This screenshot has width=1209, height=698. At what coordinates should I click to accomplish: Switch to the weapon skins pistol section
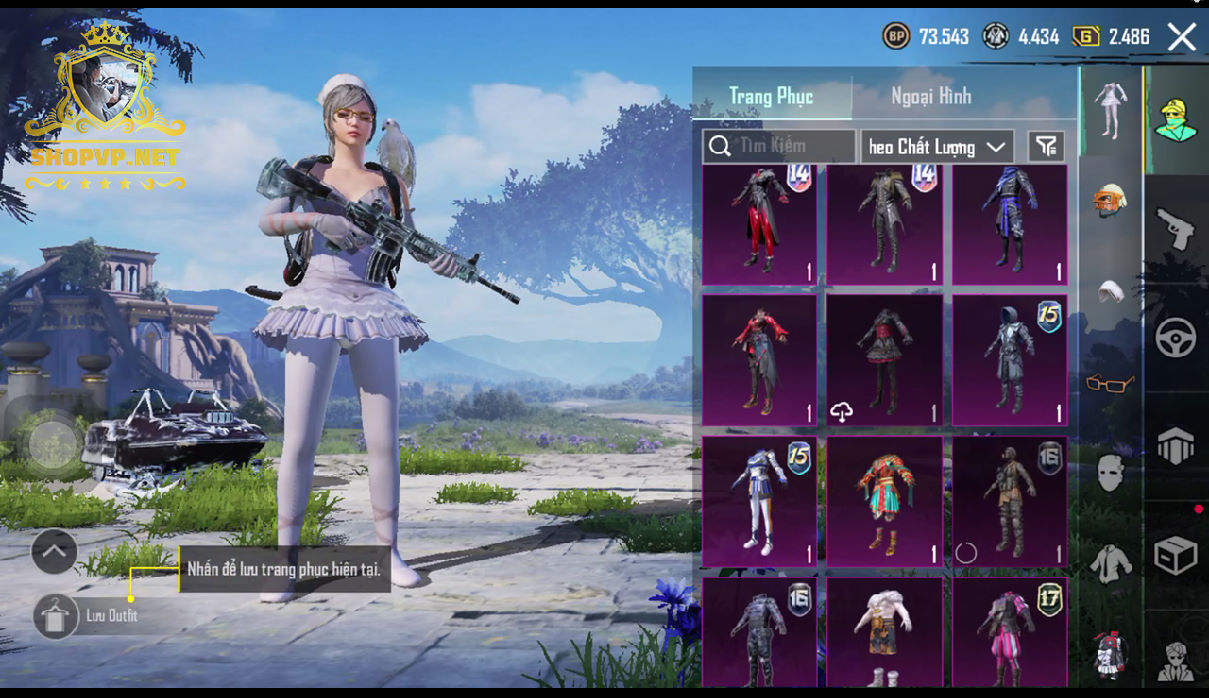(x=1176, y=230)
